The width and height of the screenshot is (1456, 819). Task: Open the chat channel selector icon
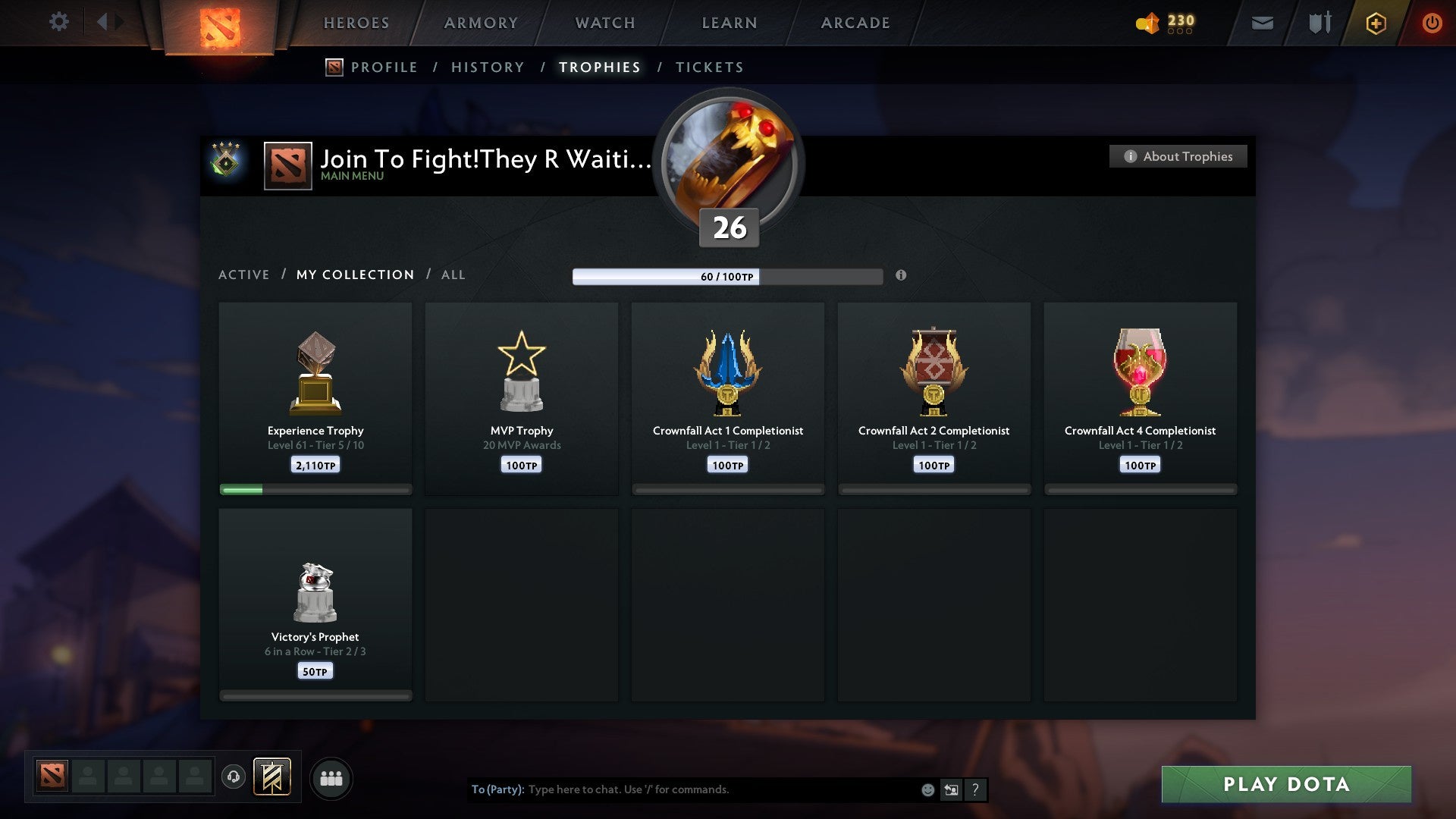click(x=951, y=789)
